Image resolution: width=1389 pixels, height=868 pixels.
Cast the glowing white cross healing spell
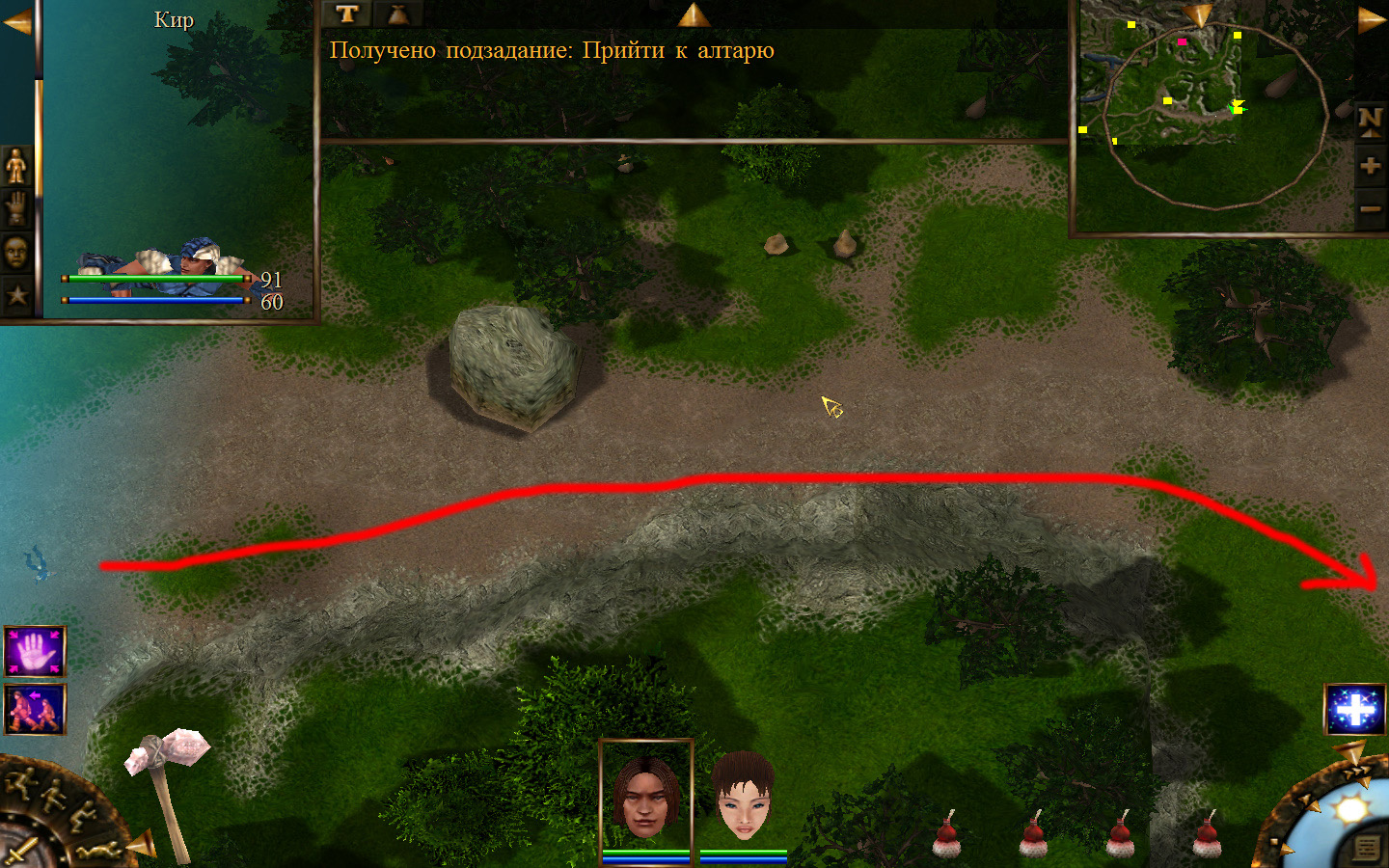tap(1355, 710)
